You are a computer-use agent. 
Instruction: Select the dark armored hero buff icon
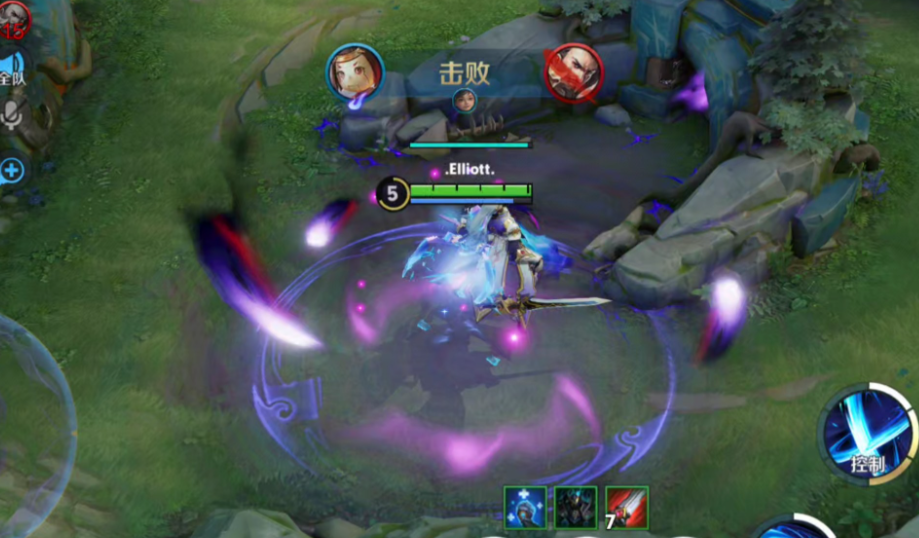coord(576,507)
